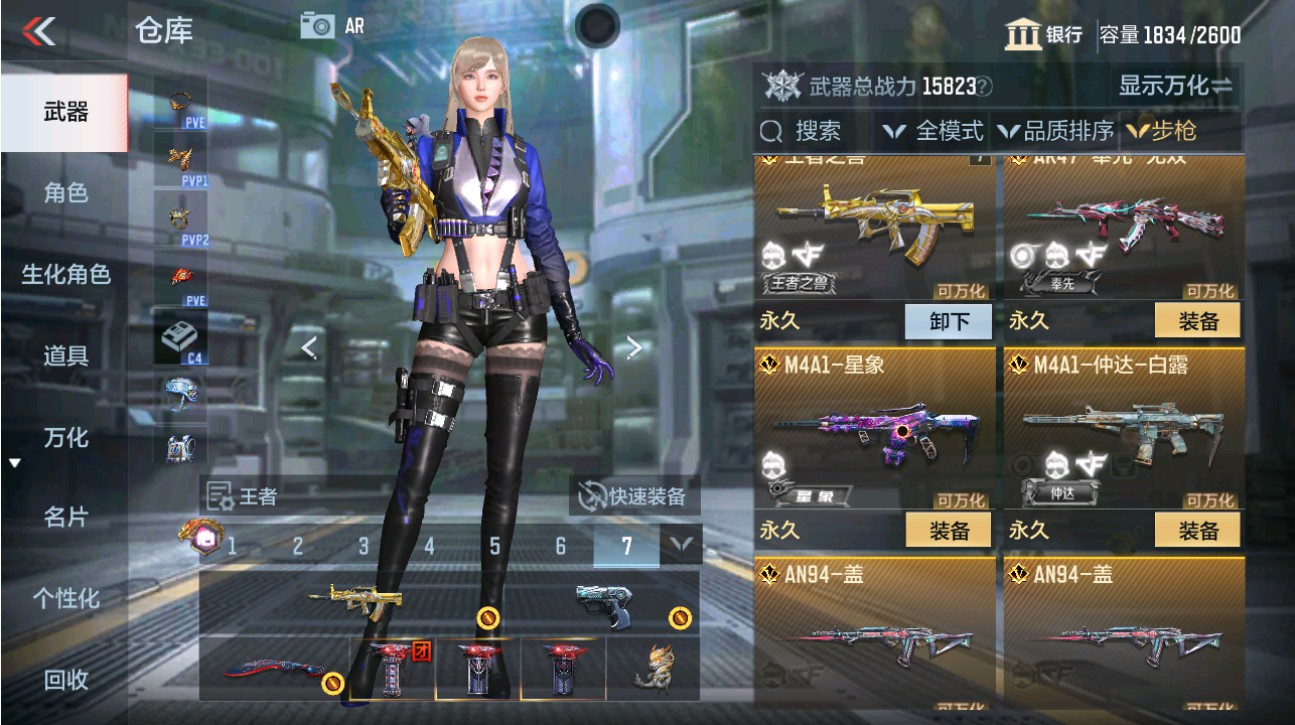The height and width of the screenshot is (725, 1295).
Task: Open the 银行 bank
Action: (x=1043, y=35)
